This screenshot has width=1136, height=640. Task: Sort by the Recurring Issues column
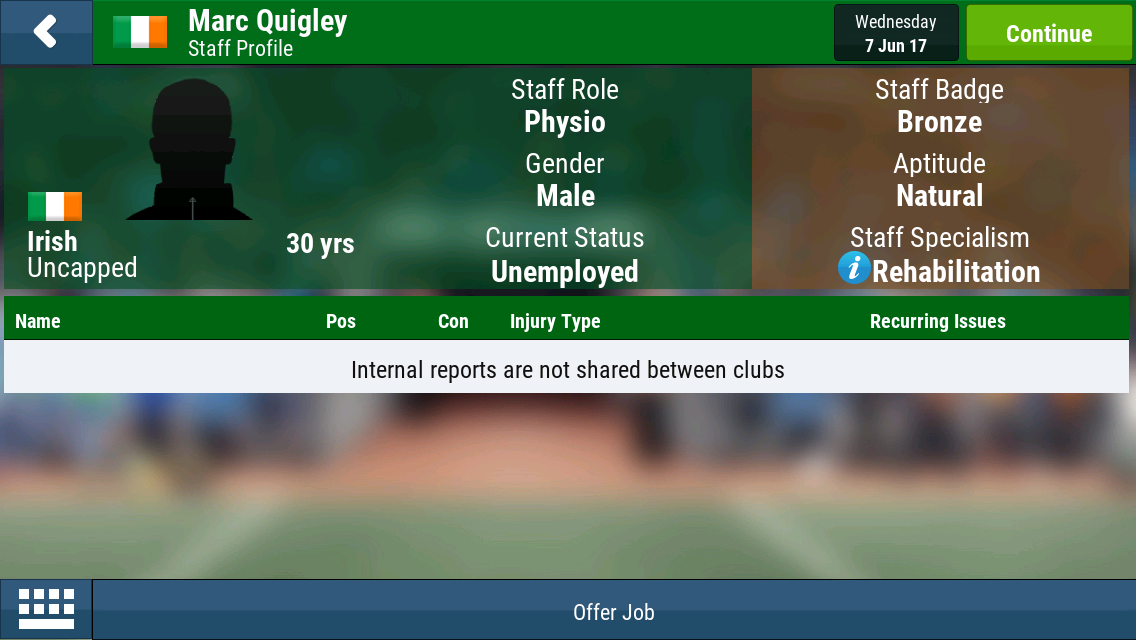click(937, 321)
